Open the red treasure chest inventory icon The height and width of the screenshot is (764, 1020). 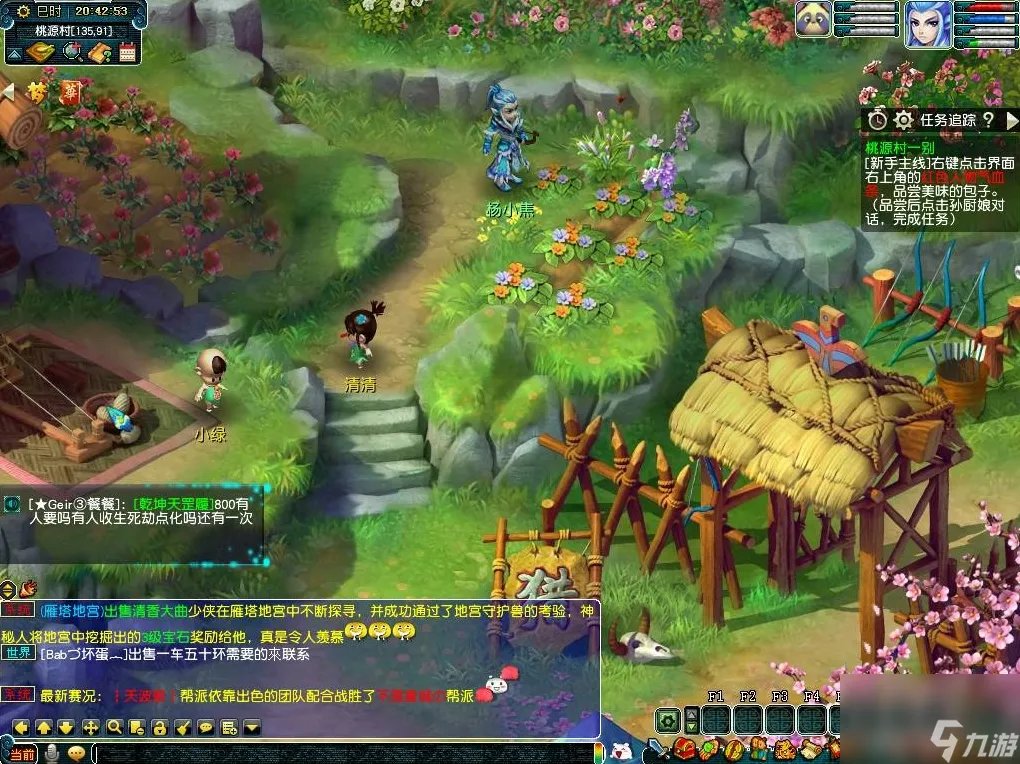685,749
